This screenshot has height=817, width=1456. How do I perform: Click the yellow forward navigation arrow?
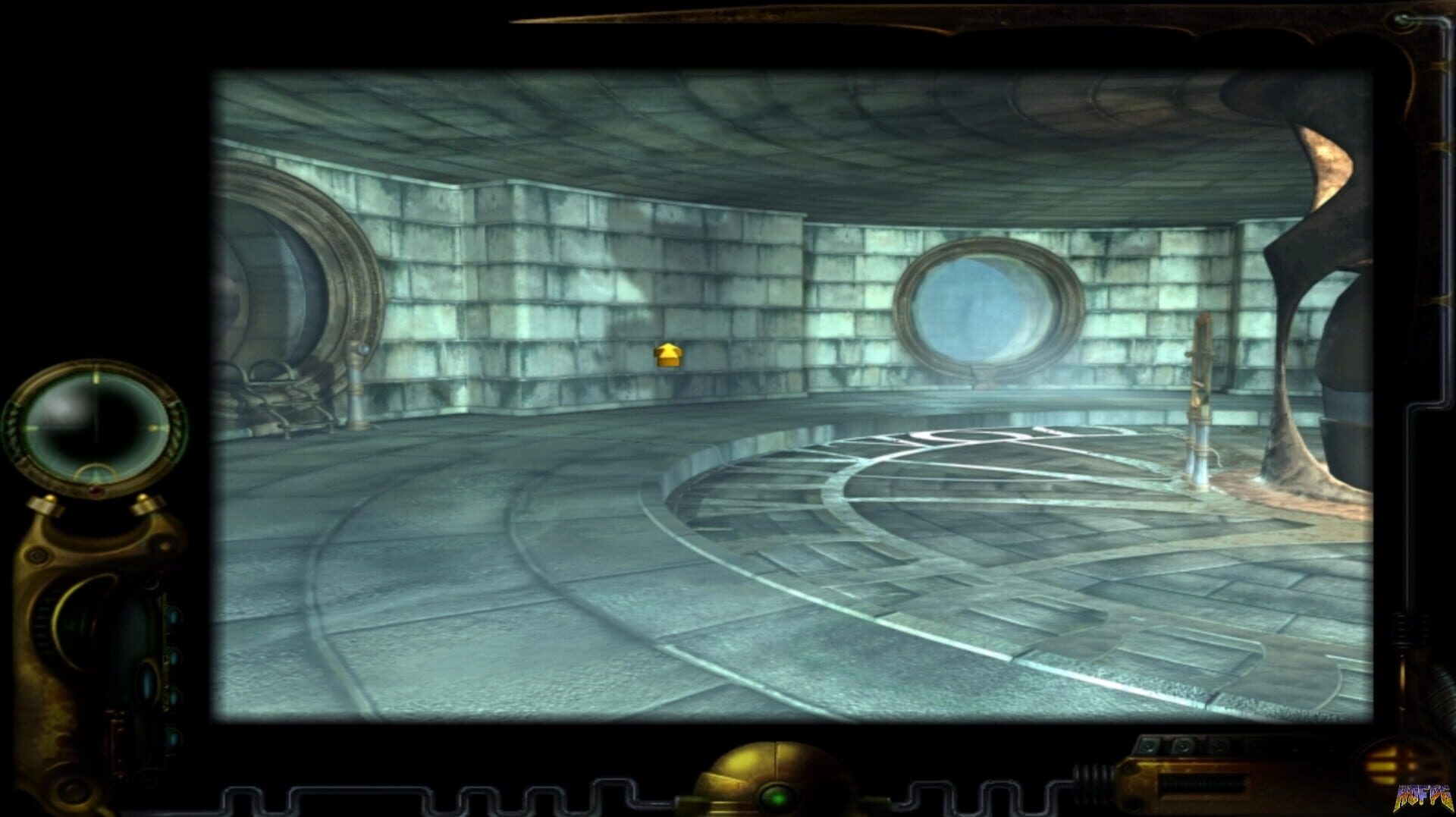pos(667,355)
